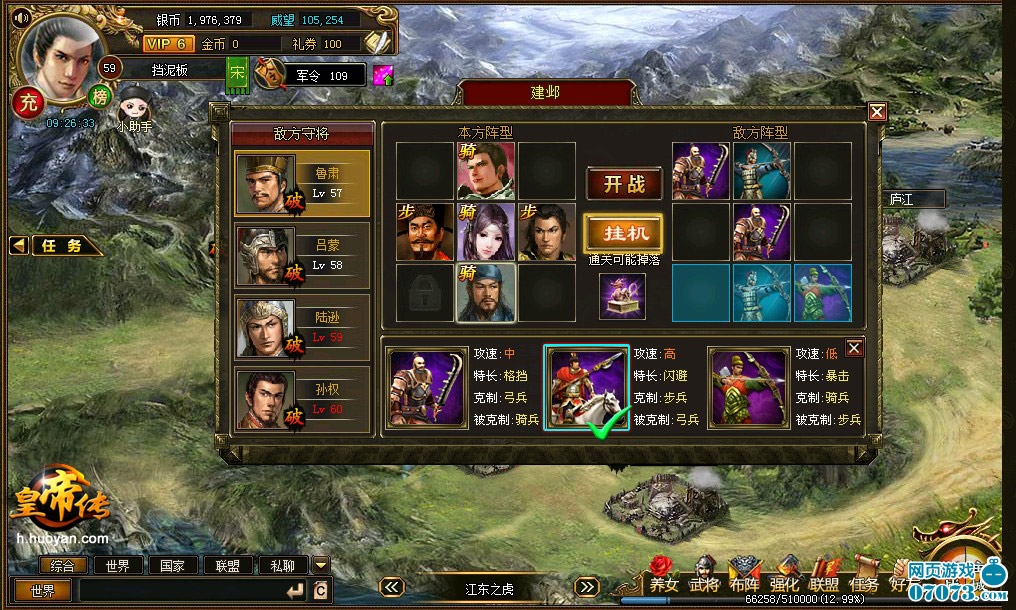The height and width of the screenshot is (610, 1016).
Task: Switch chat to the 联盟 tab
Action: [x=228, y=565]
